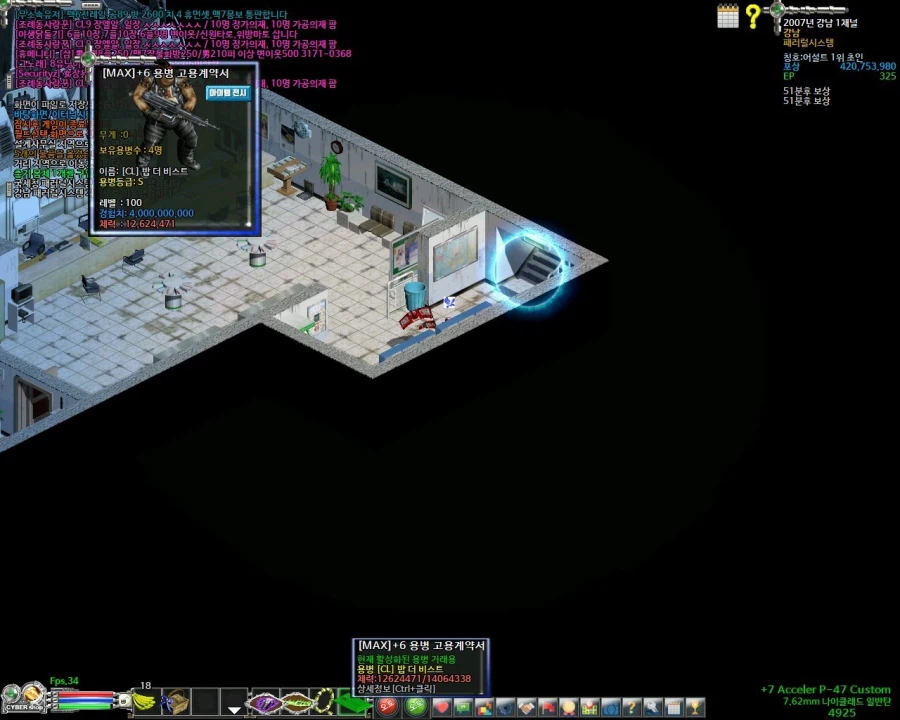Select the banana hotbar slot
This screenshot has width=900, height=720.
click(x=146, y=702)
